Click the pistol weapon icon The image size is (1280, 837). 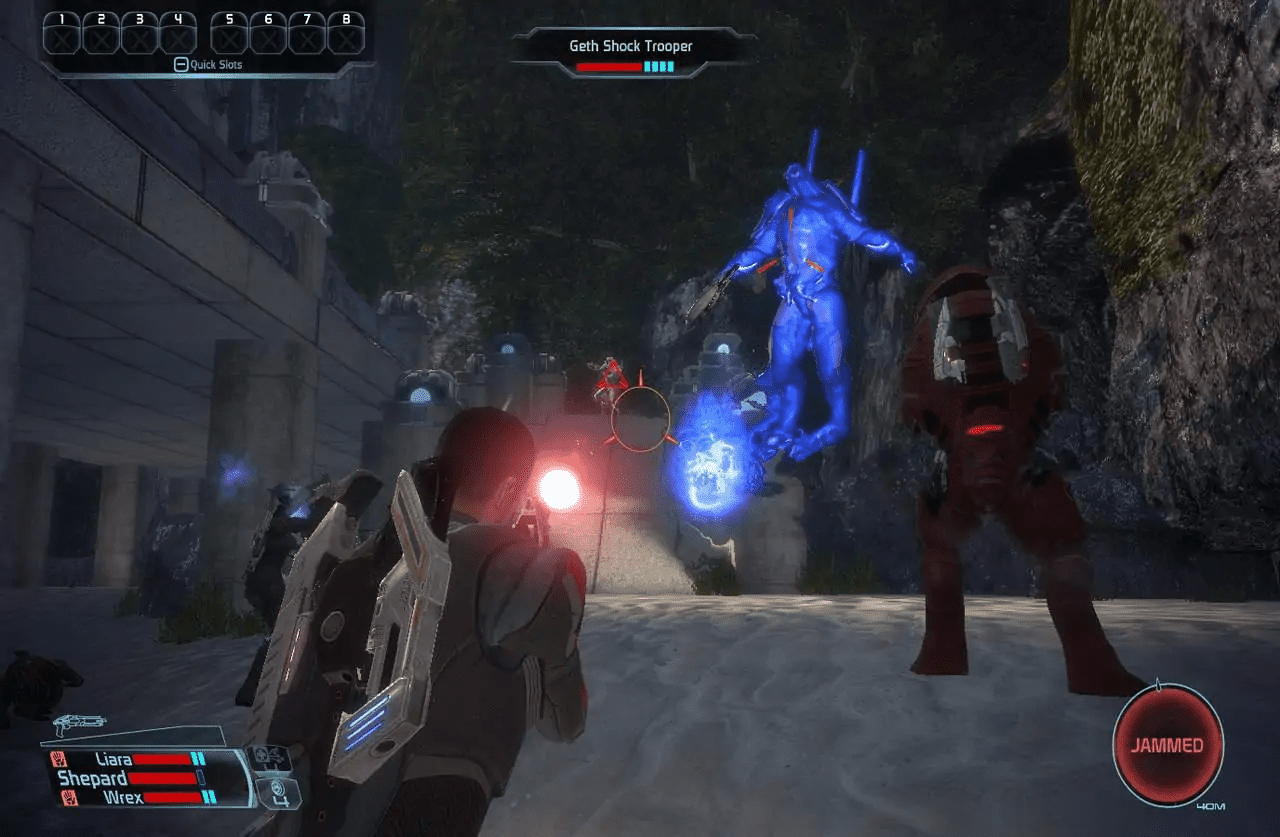pyautogui.click(x=79, y=725)
